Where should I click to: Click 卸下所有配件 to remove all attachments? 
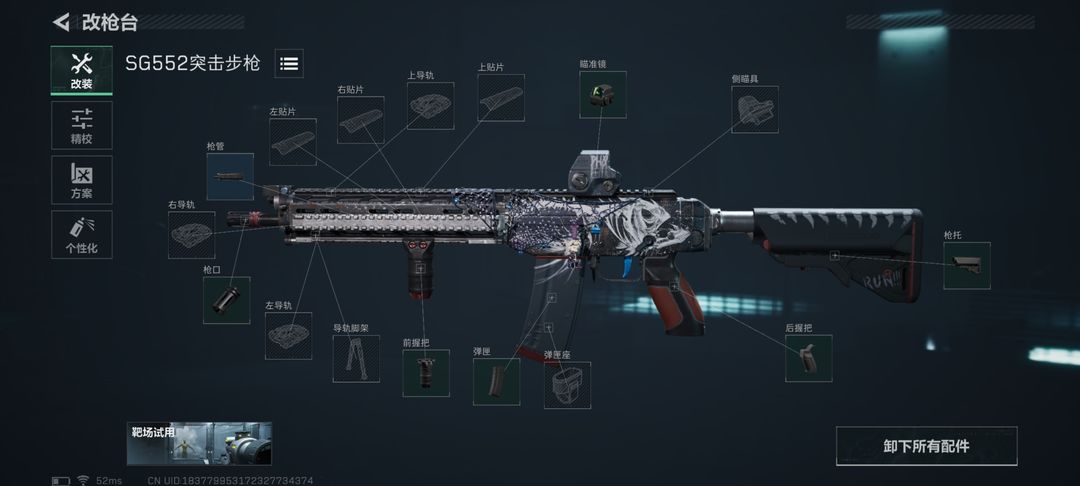[x=926, y=446]
